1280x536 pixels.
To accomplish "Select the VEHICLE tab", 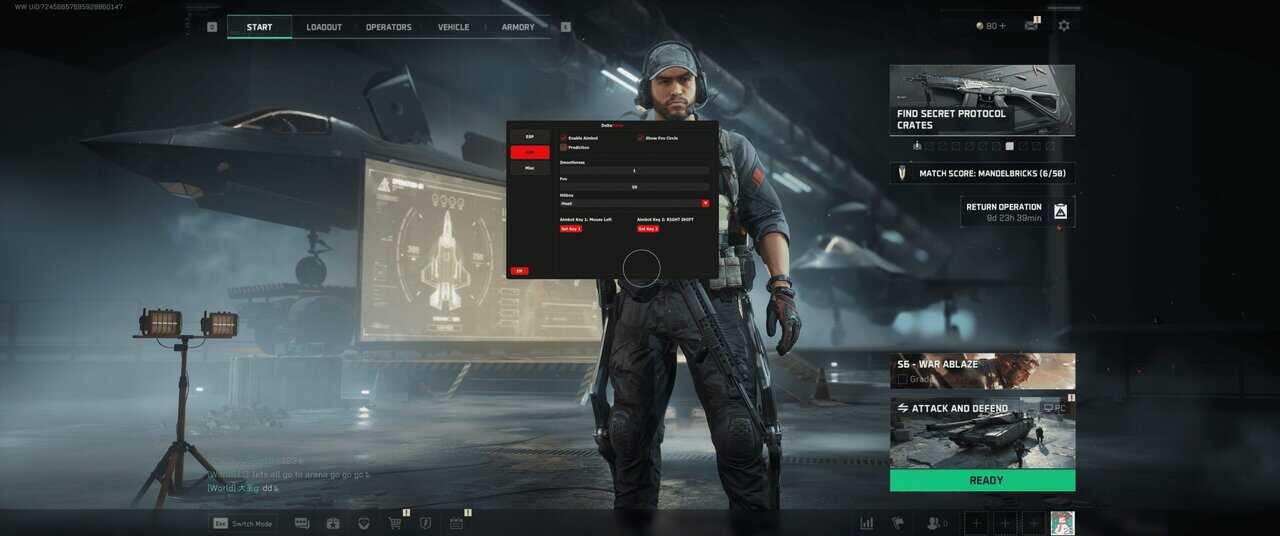I will (x=453, y=27).
